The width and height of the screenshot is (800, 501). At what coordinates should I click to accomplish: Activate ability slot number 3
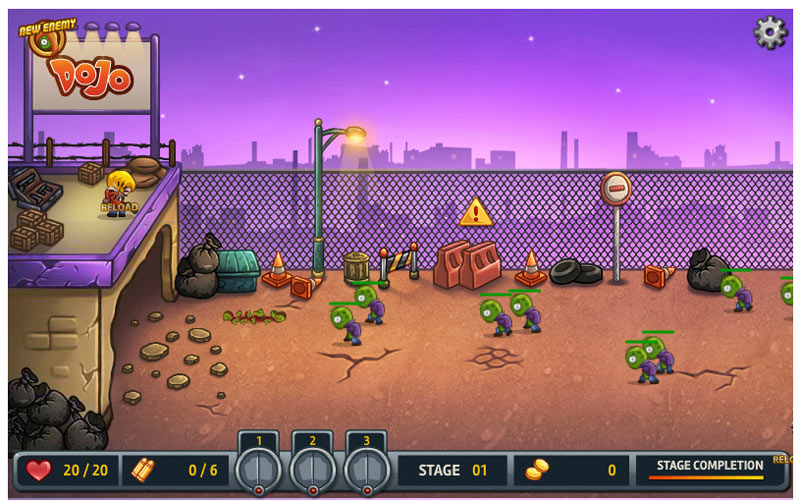coord(367,467)
